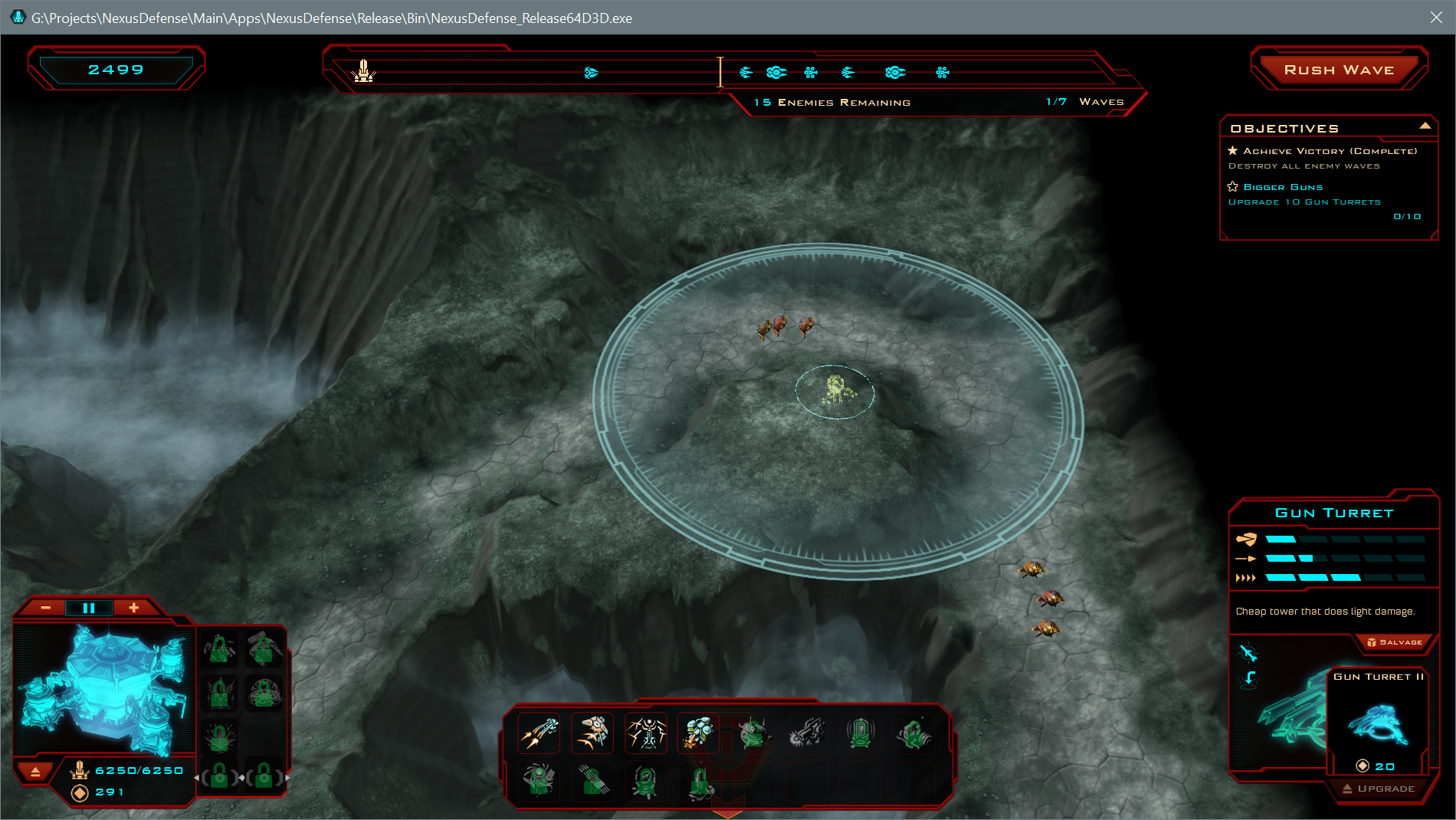Collapse the Objectives panel
Viewport: 1456px width, 820px height.
(1425, 126)
